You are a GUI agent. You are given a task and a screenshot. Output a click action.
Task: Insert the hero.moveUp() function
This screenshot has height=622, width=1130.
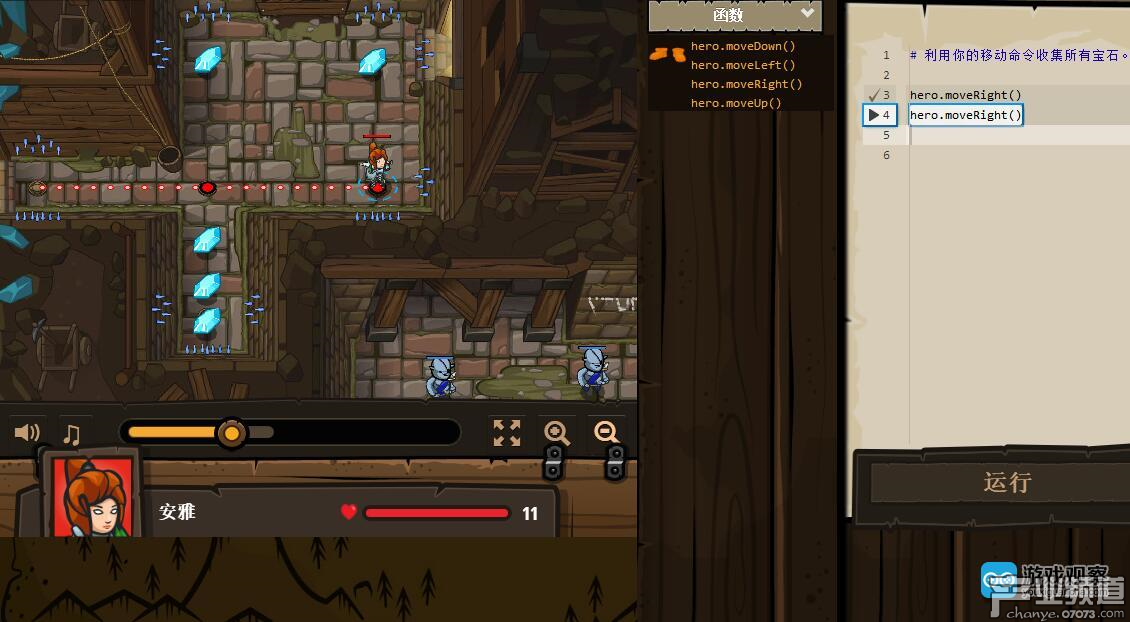click(x=736, y=103)
